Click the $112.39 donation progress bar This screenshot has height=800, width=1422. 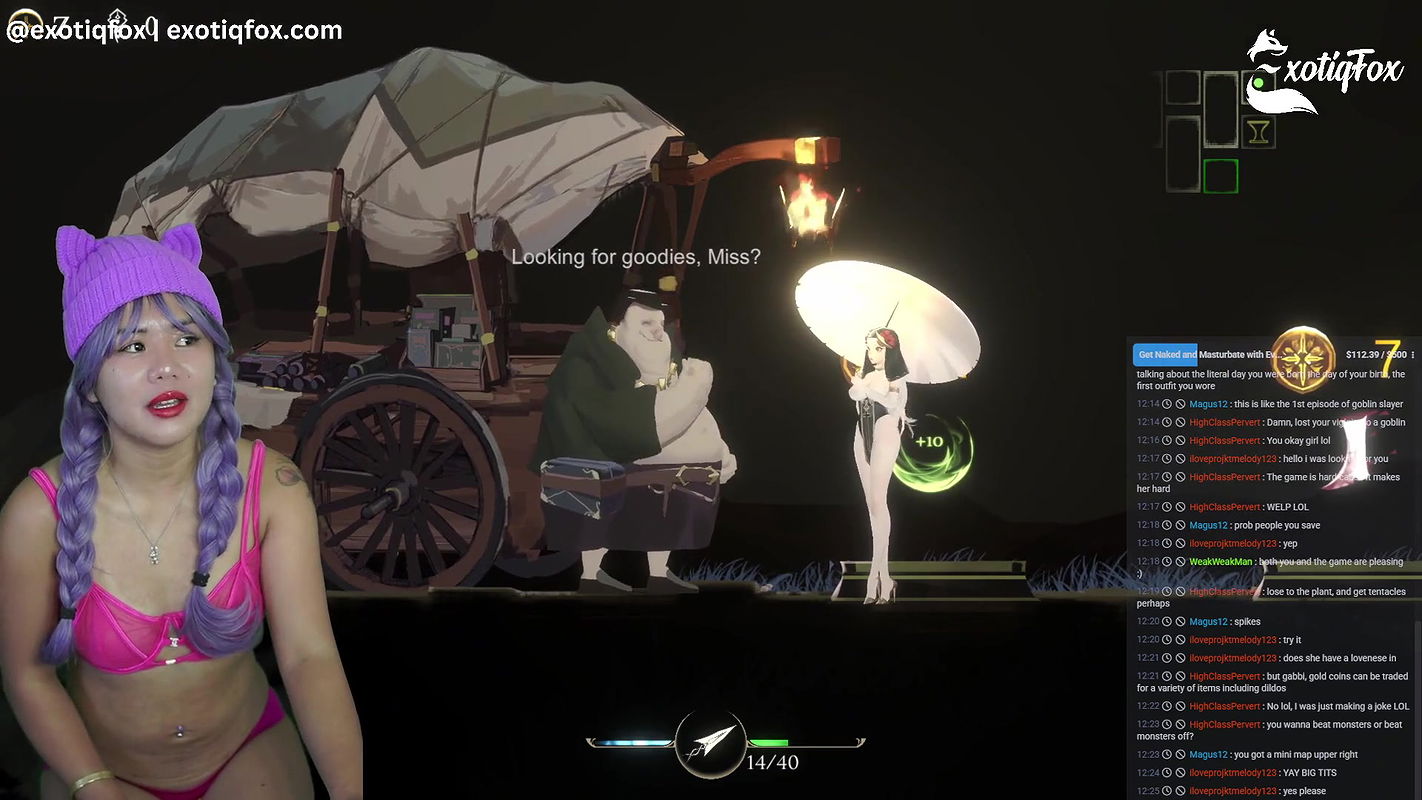tap(1378, 353)
